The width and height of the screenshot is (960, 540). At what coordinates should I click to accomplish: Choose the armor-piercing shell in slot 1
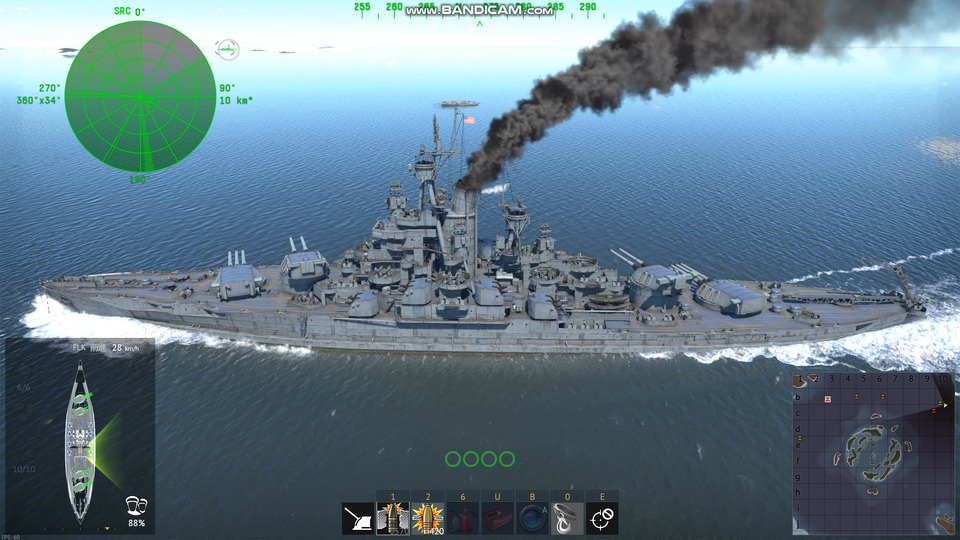tap(393, 518)
